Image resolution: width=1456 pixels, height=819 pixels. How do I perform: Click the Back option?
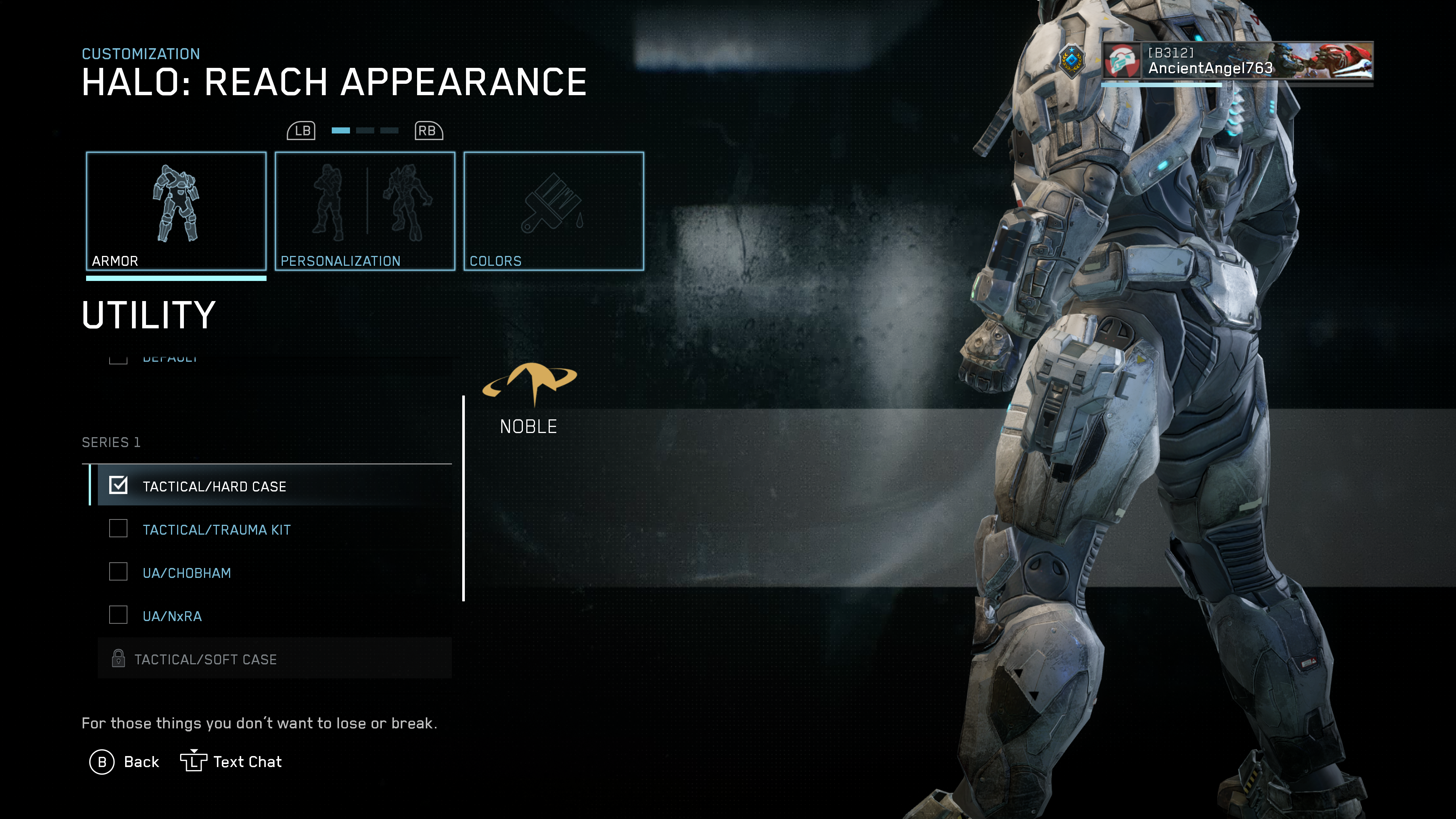click(x=125, y=762)
